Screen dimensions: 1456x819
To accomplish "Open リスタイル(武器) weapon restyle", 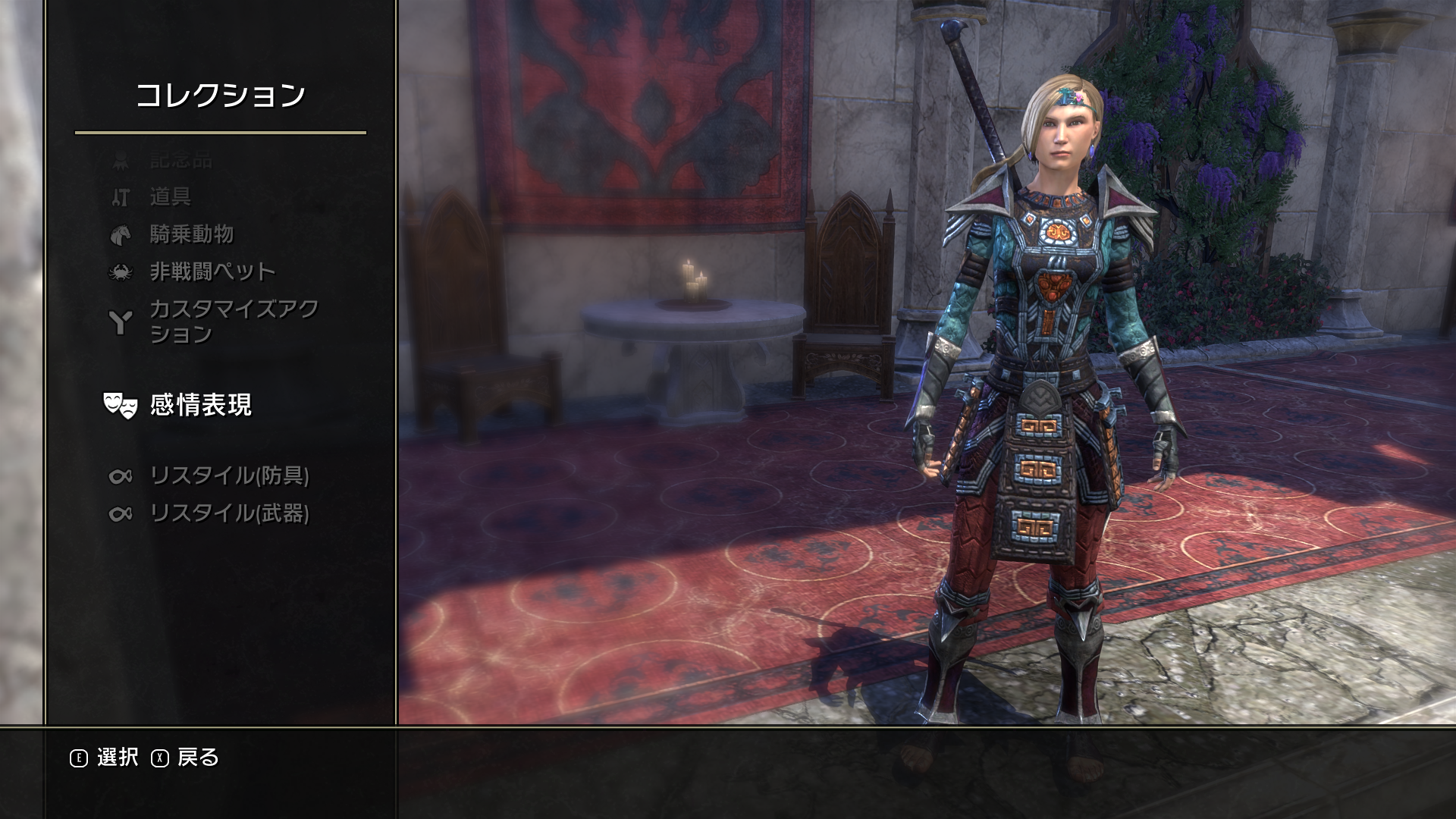I will click(x=229, y=513).
